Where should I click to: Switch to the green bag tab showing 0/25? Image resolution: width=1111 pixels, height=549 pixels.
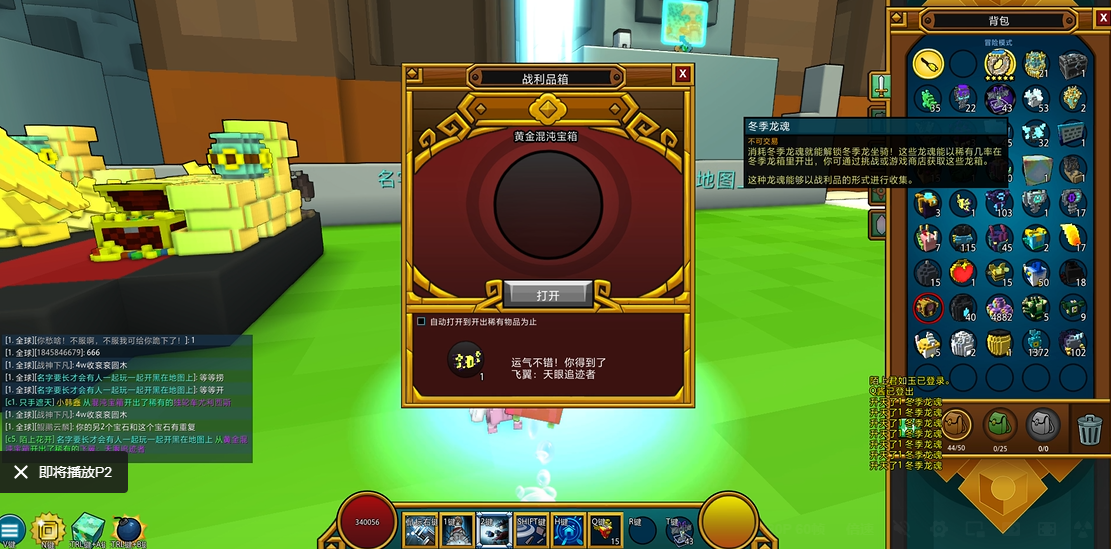pyautogui.click(x=1000, y=425)
